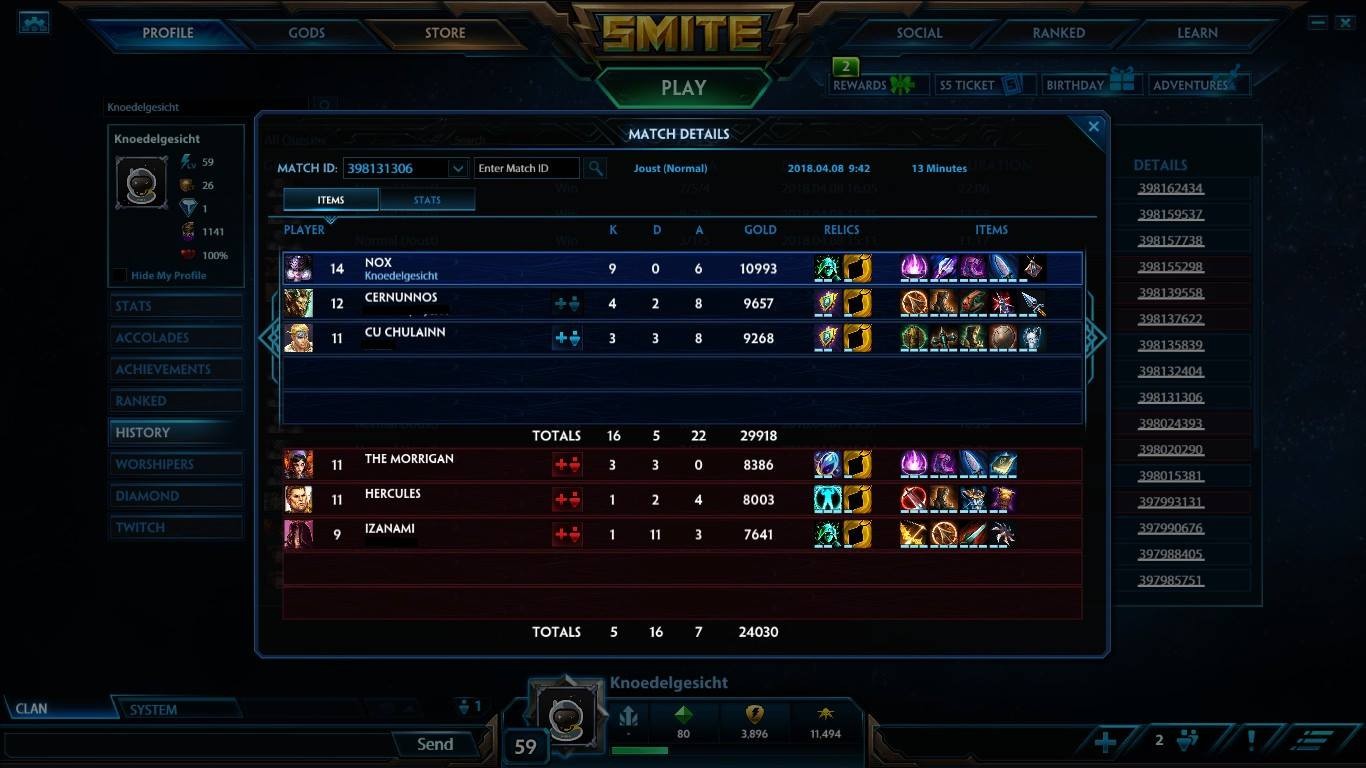Viewport: 1366px width, 768px height.
Task: Open match 398162434 details
Action: pos(1170,188)
